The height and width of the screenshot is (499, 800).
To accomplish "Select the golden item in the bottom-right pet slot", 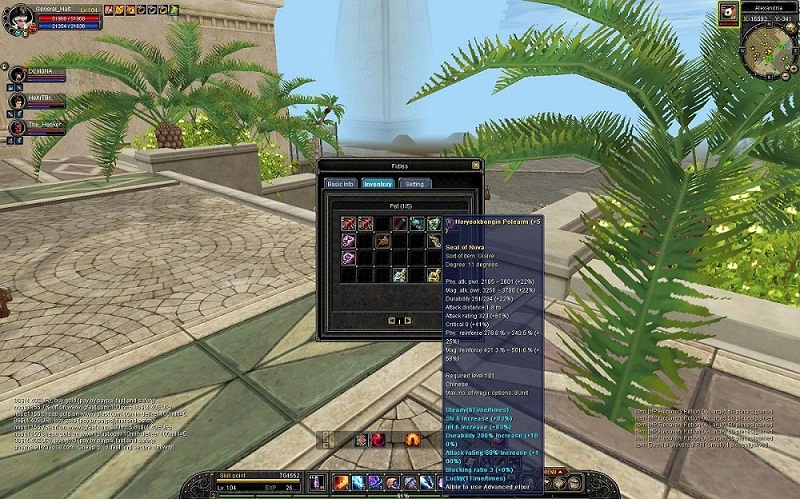I will point(434,275).
